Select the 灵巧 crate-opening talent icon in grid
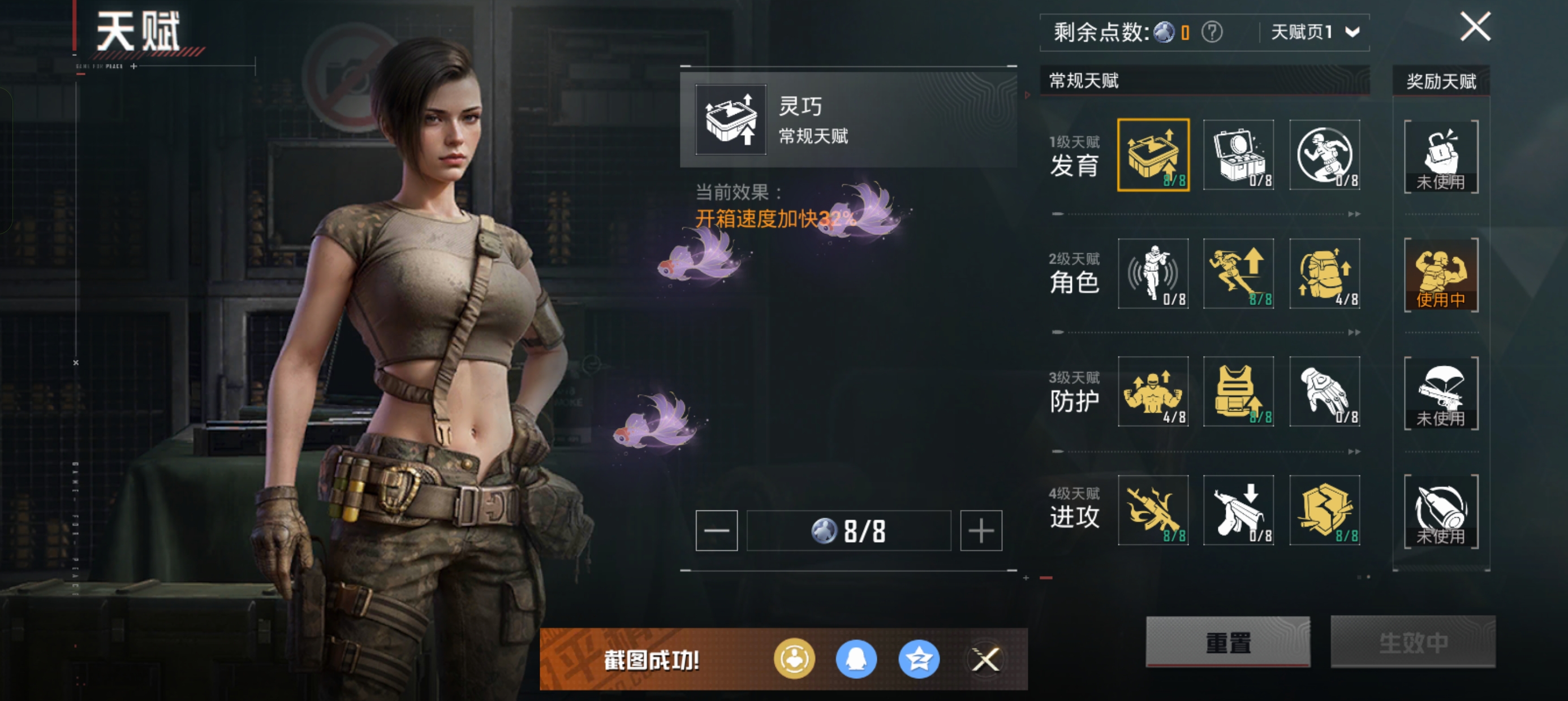The height and width of the screenshot is (701, 1568). pyautogui.click(x=1153, y=155)
